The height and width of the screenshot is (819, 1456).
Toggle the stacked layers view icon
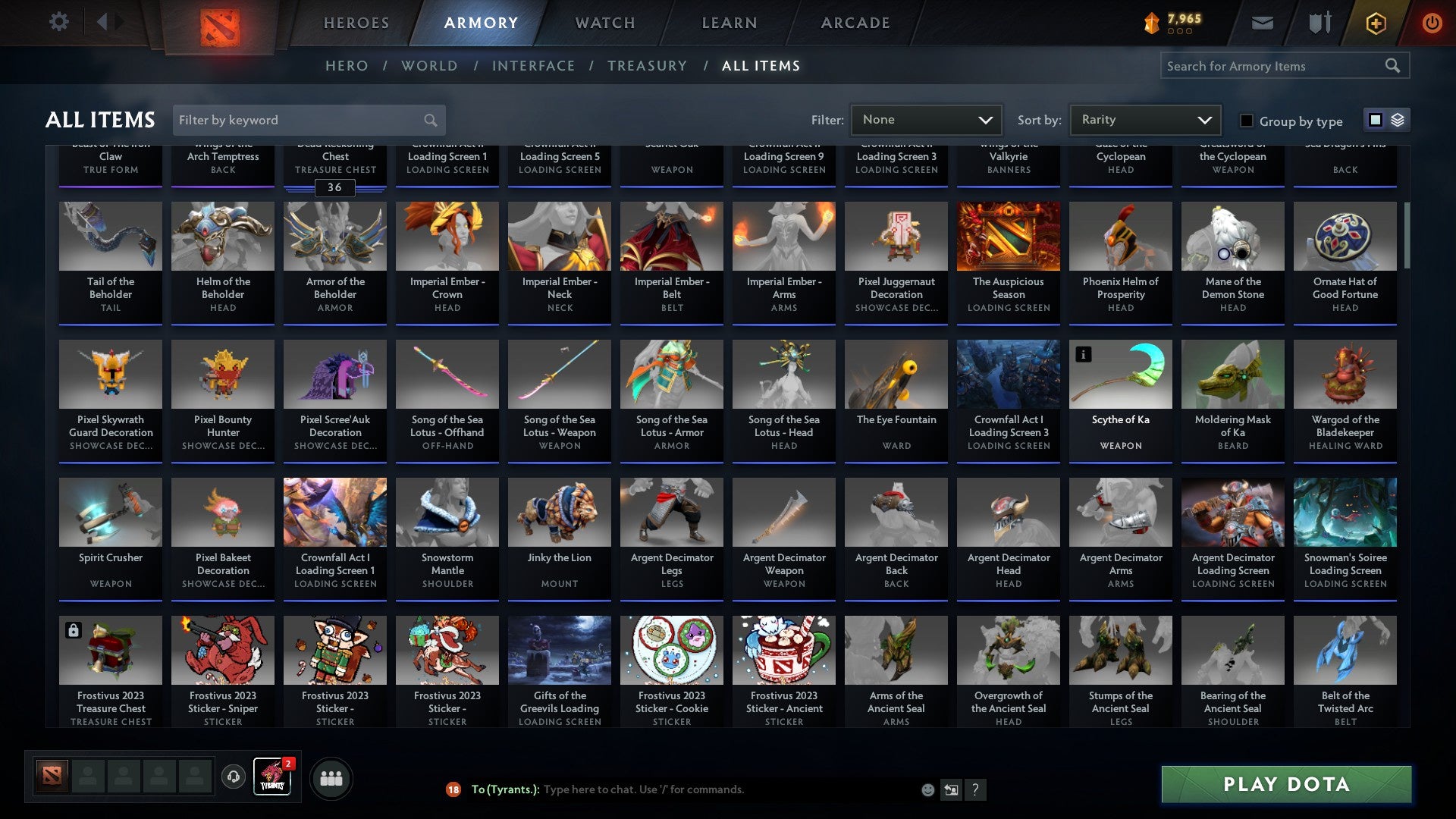coord(1399,120)
